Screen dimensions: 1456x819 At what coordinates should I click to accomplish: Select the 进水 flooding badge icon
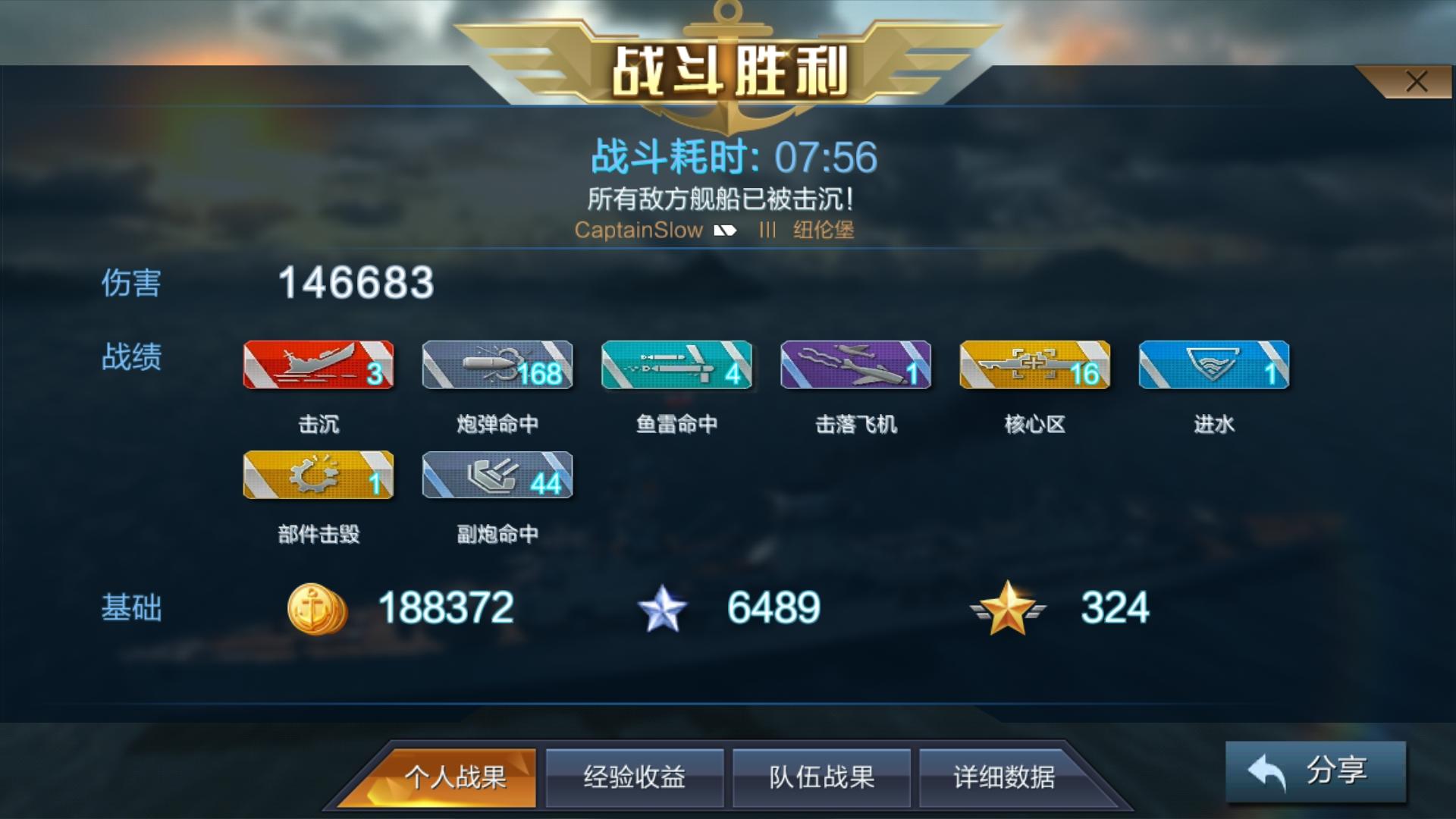pos(1214,366)
